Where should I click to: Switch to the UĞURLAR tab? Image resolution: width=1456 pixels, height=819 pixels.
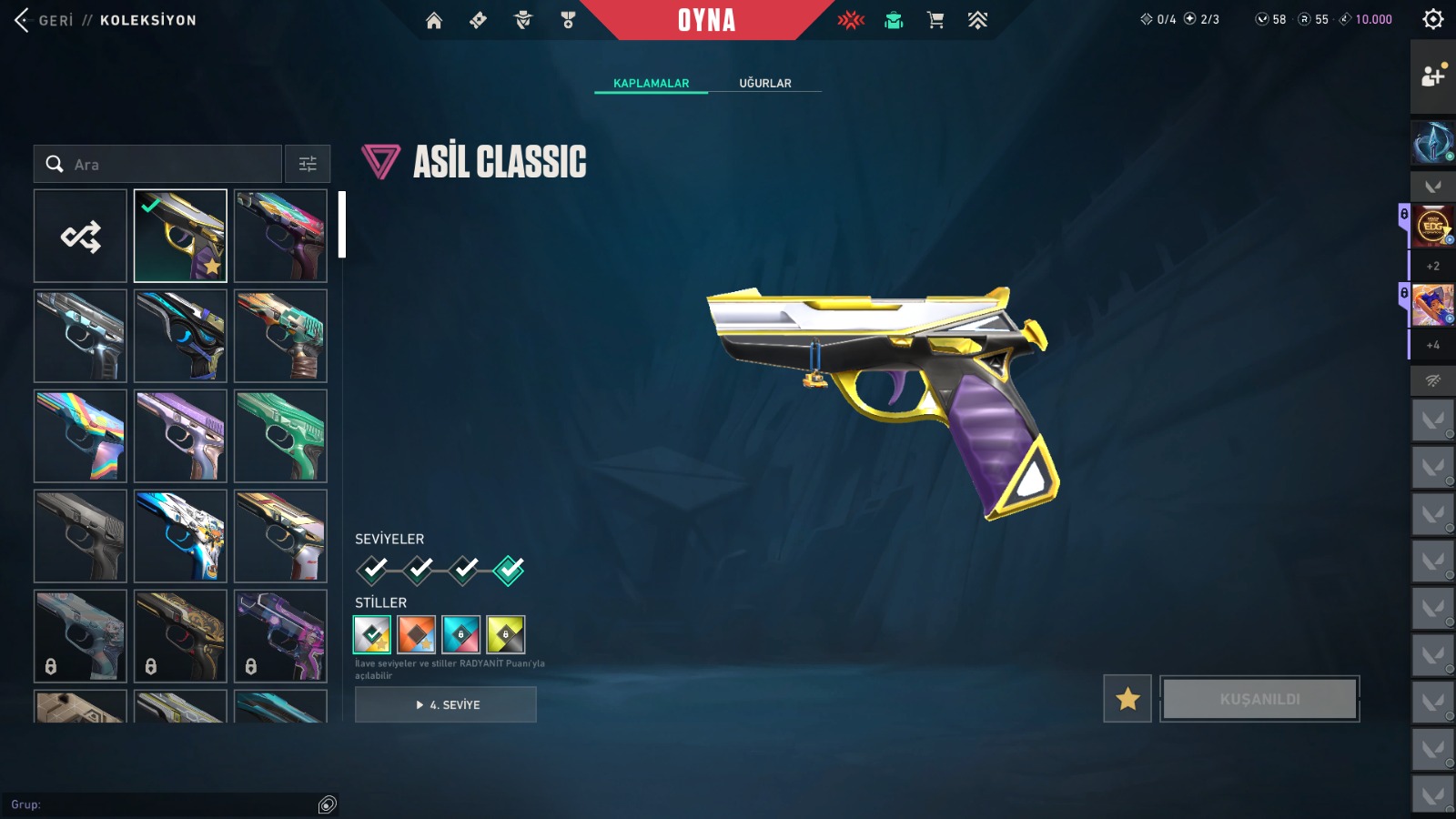point(764,83)
